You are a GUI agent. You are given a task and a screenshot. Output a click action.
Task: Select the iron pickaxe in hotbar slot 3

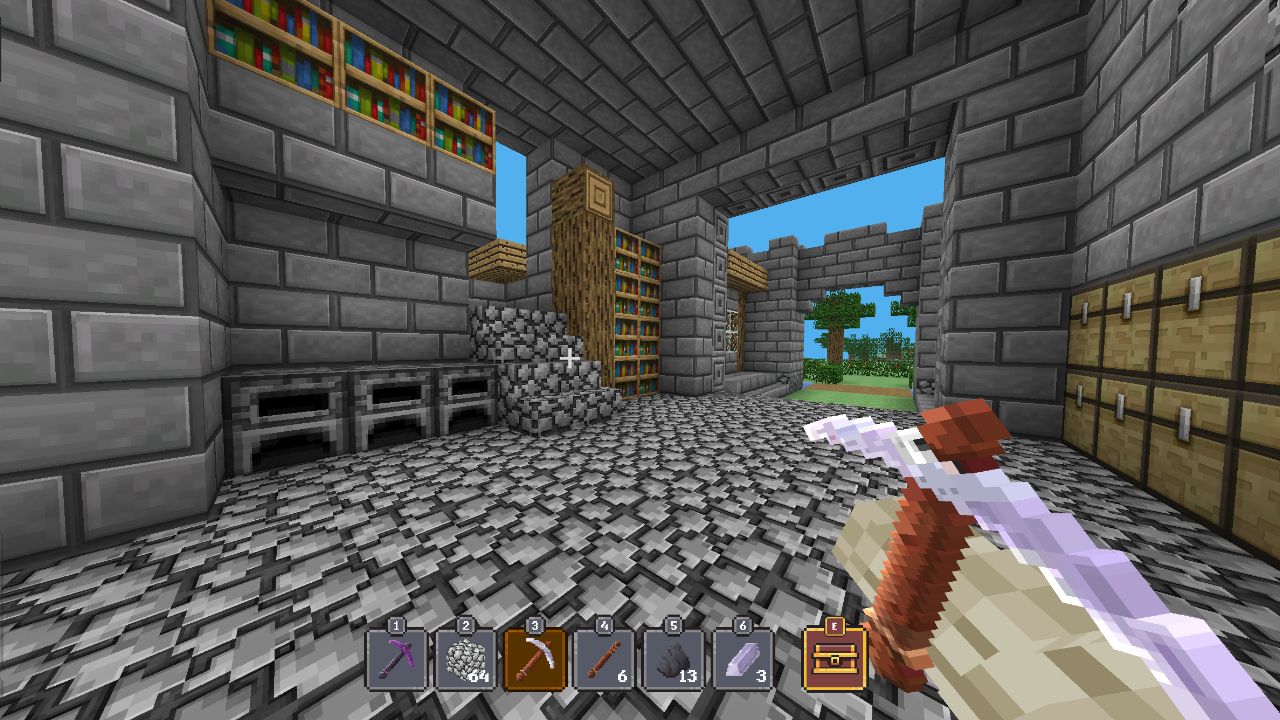(533, 660)
